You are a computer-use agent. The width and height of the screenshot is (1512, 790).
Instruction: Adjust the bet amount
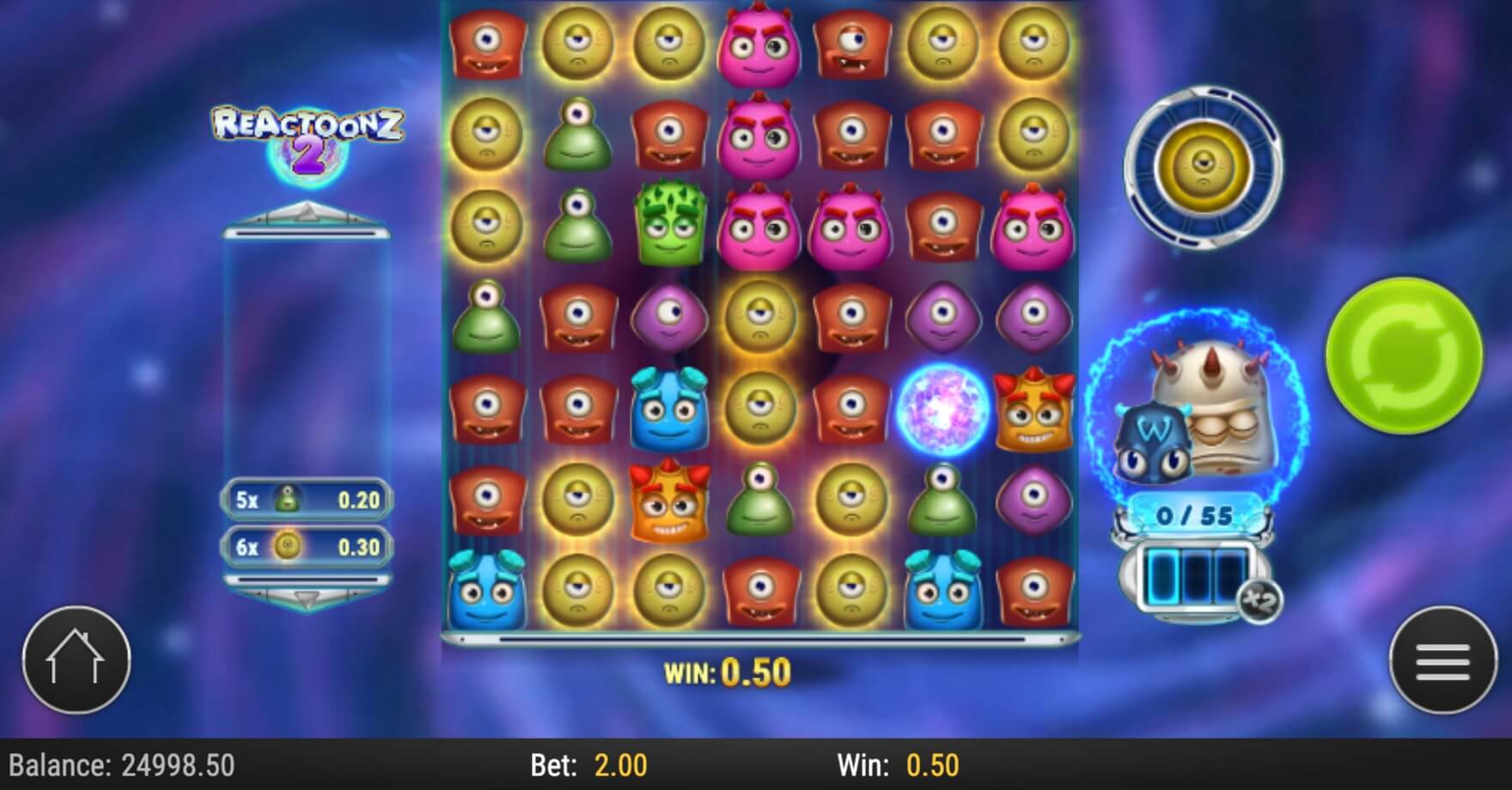coord(589,765)
